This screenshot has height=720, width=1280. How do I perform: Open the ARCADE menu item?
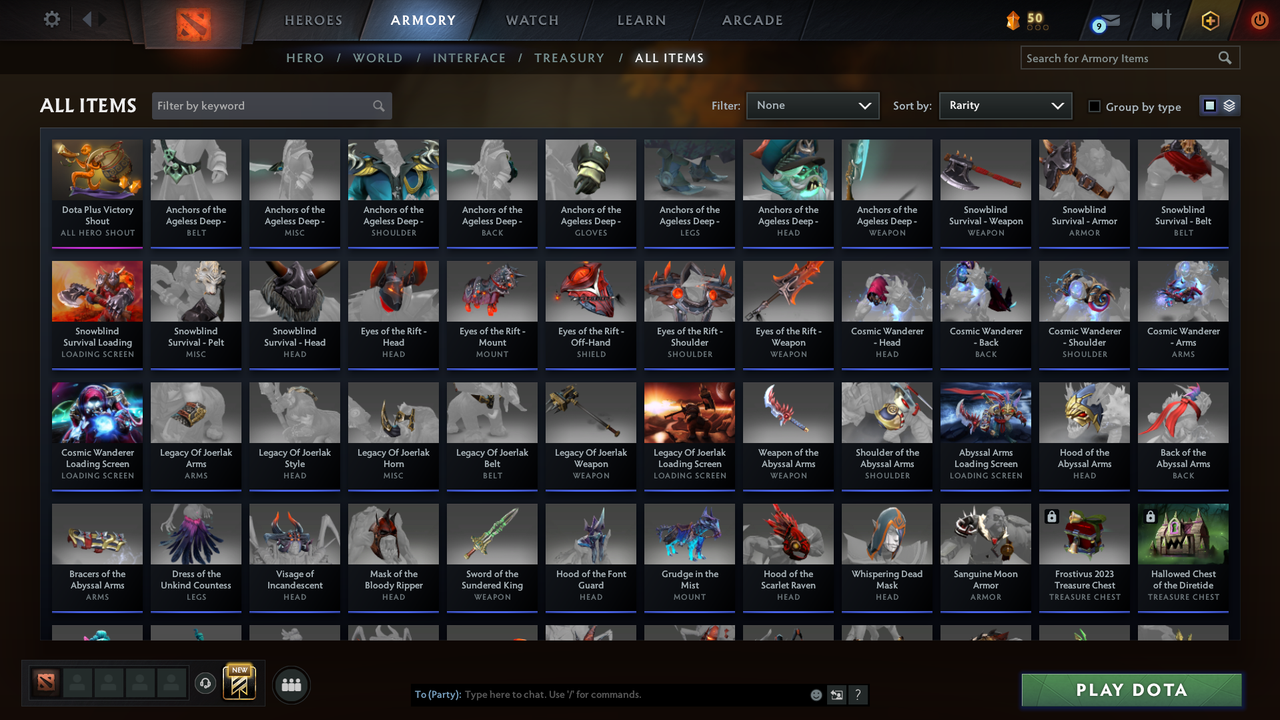click(x=752, y=20)
